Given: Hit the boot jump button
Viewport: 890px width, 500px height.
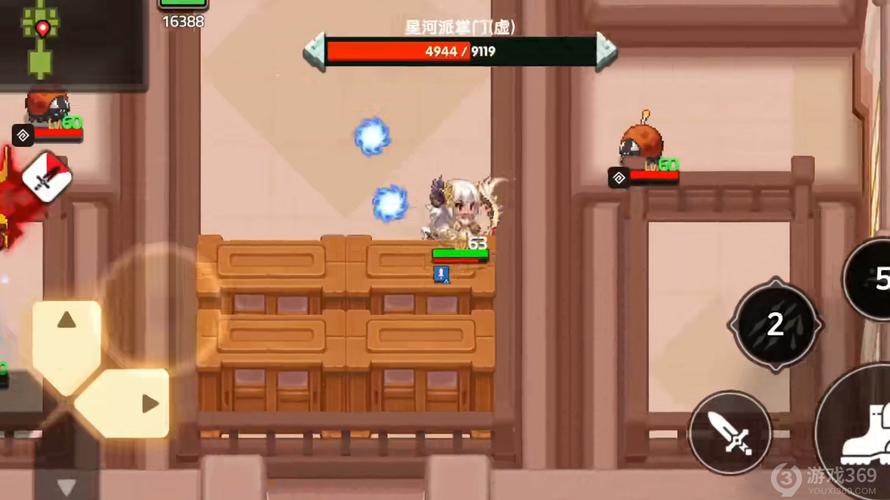Looking at the screenshot, I should click(862, 430).
